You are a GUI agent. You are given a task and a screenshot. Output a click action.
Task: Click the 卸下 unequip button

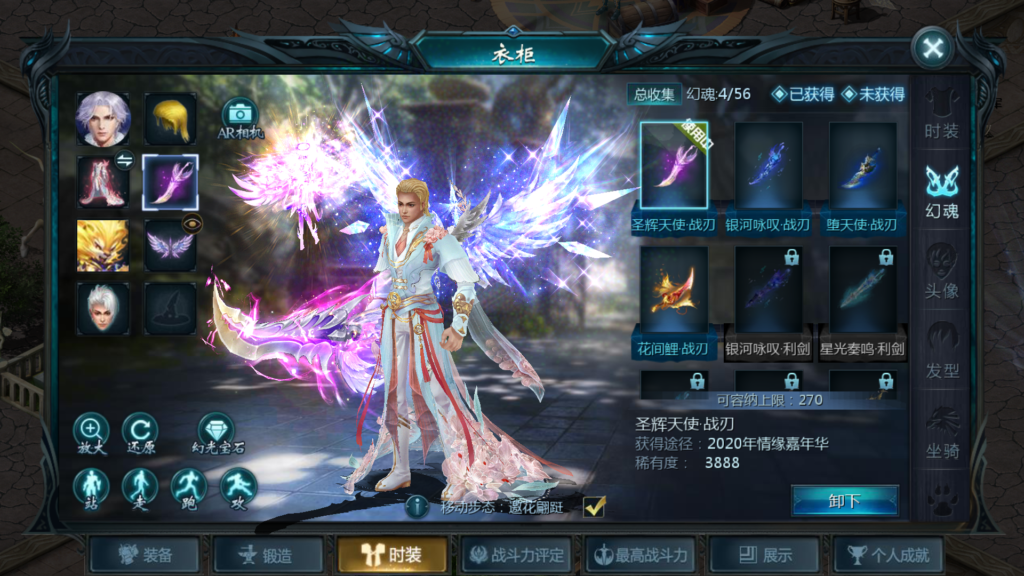(845, 501)
